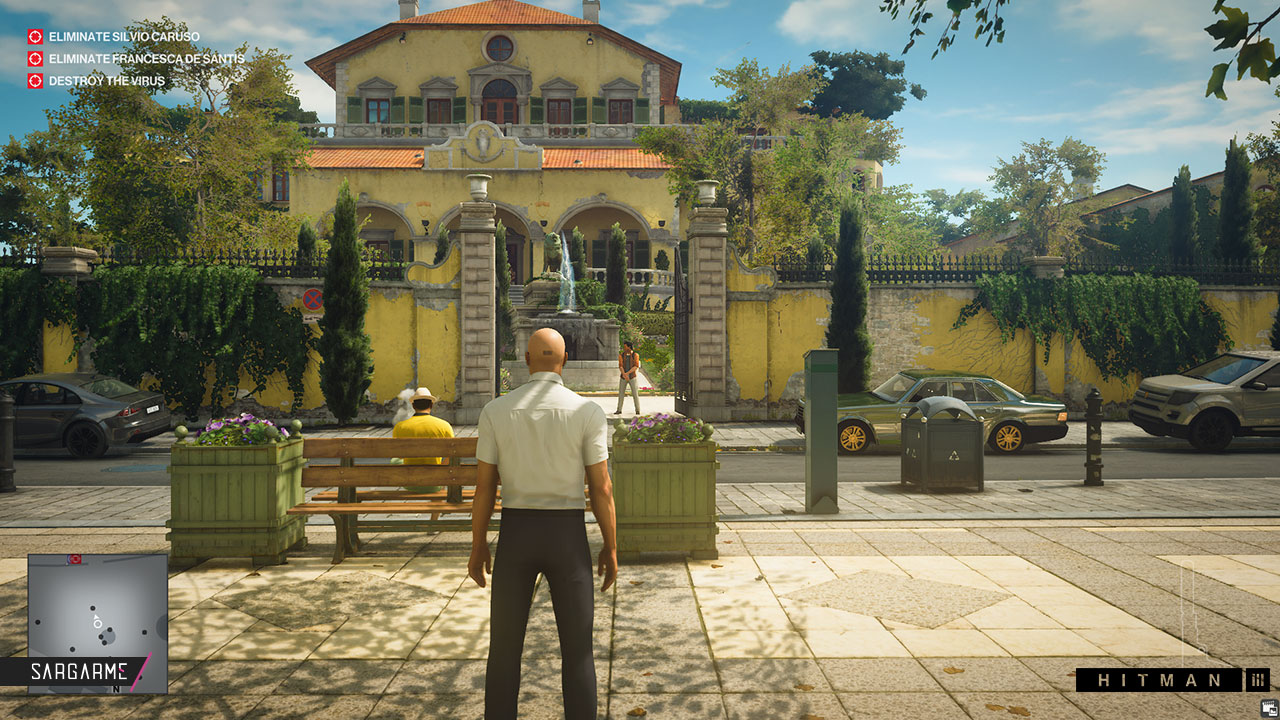Open the minimap
This screenshot has height=720, width=1280.
[x=97, y=610]
